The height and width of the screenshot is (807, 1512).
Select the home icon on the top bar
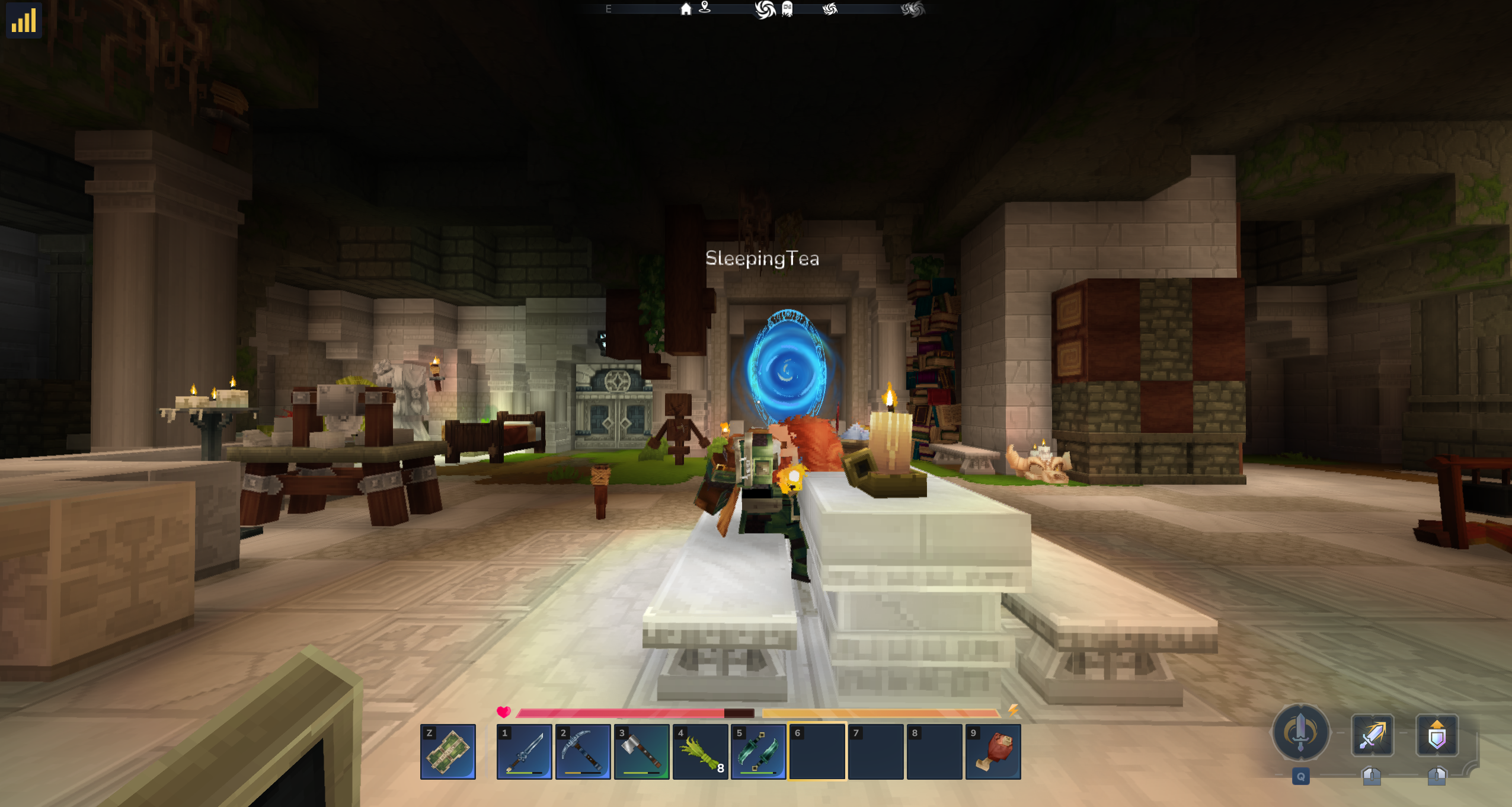[x=686, y=9]
